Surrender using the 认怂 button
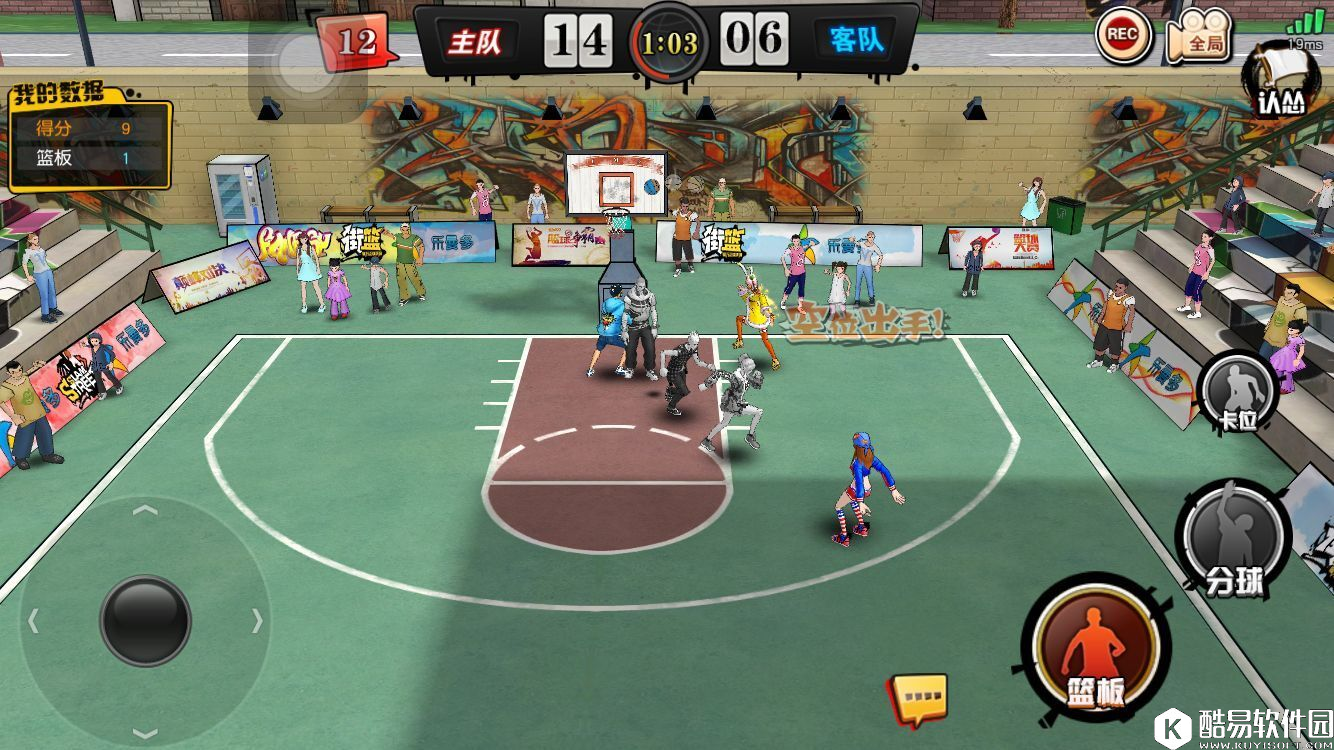 [x=1281, y=82]
